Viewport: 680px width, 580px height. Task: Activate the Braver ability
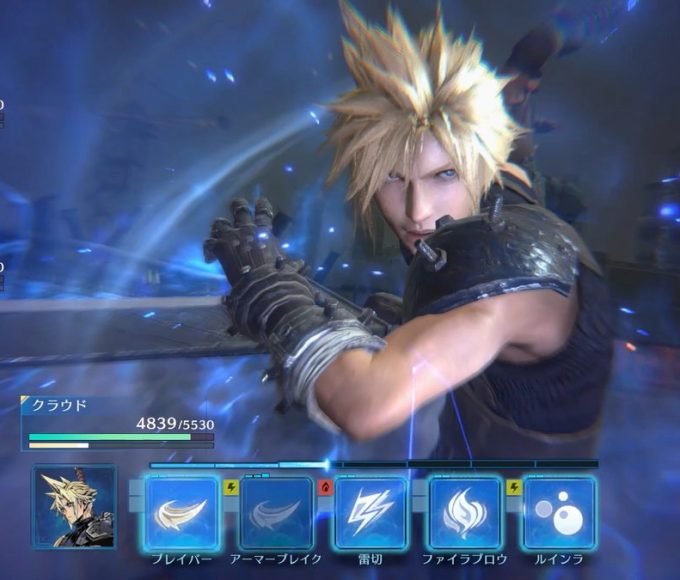(182, 512)
